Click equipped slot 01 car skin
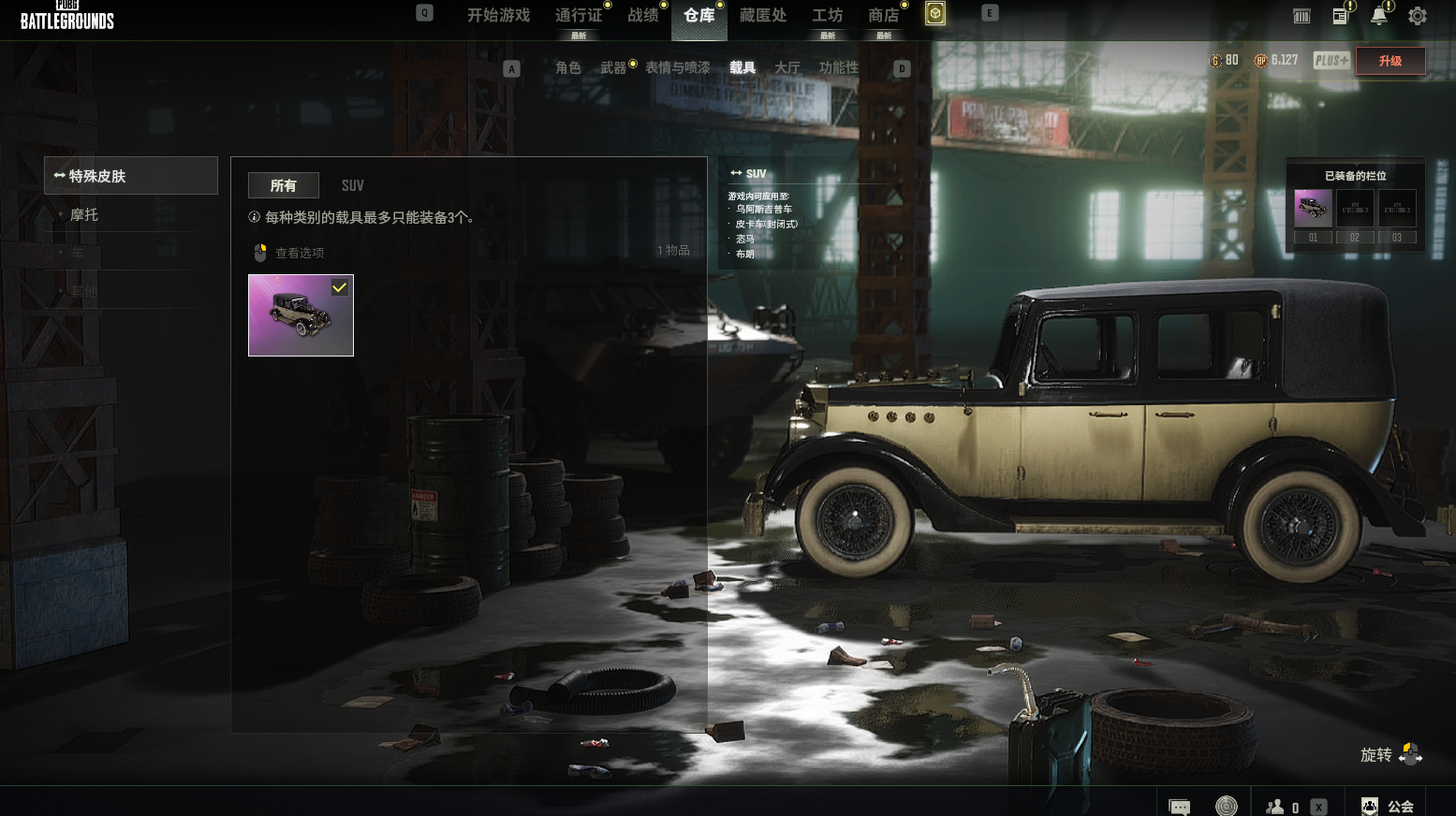 point(1313,209)
